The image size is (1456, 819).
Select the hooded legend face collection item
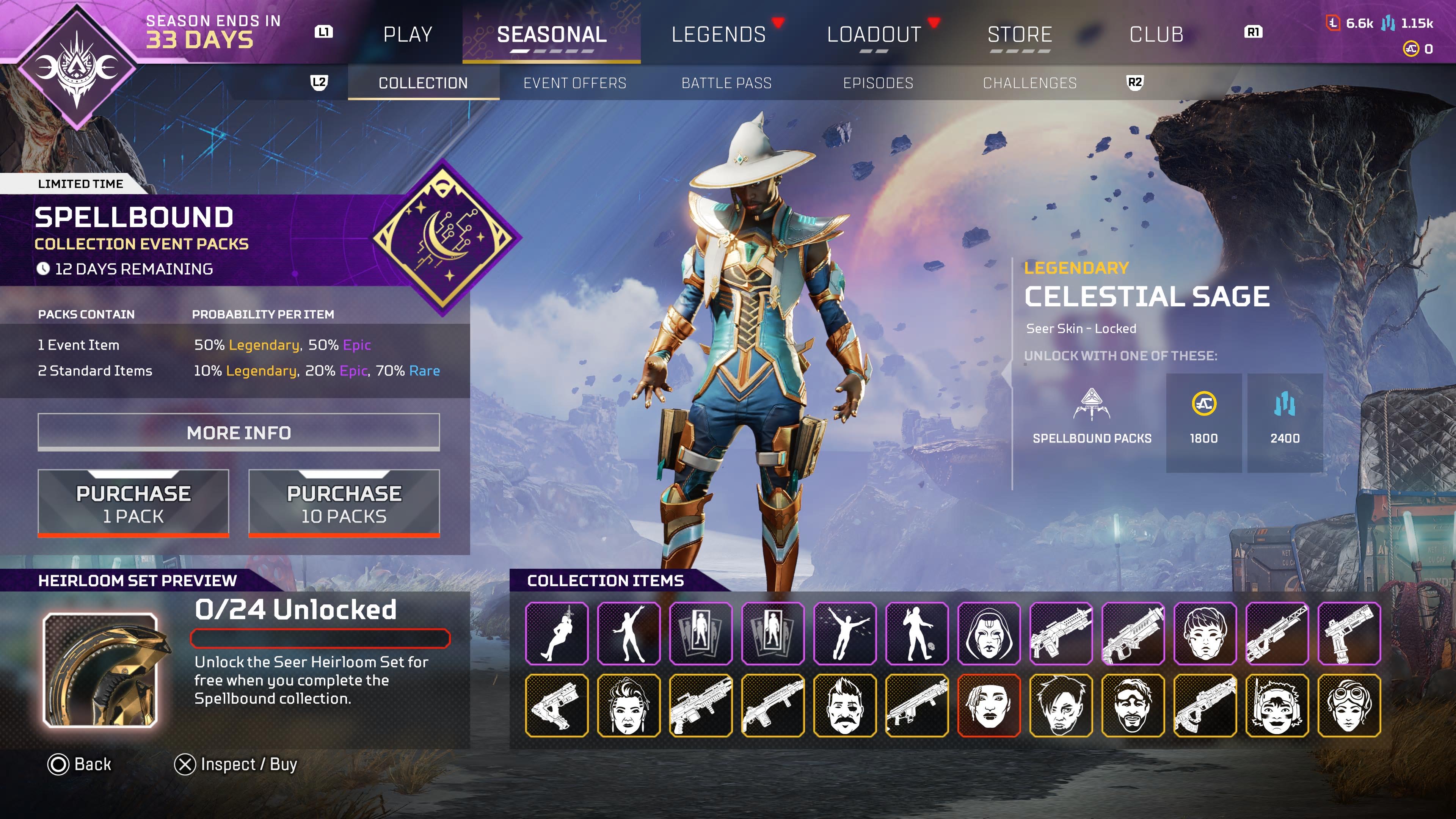988,633
